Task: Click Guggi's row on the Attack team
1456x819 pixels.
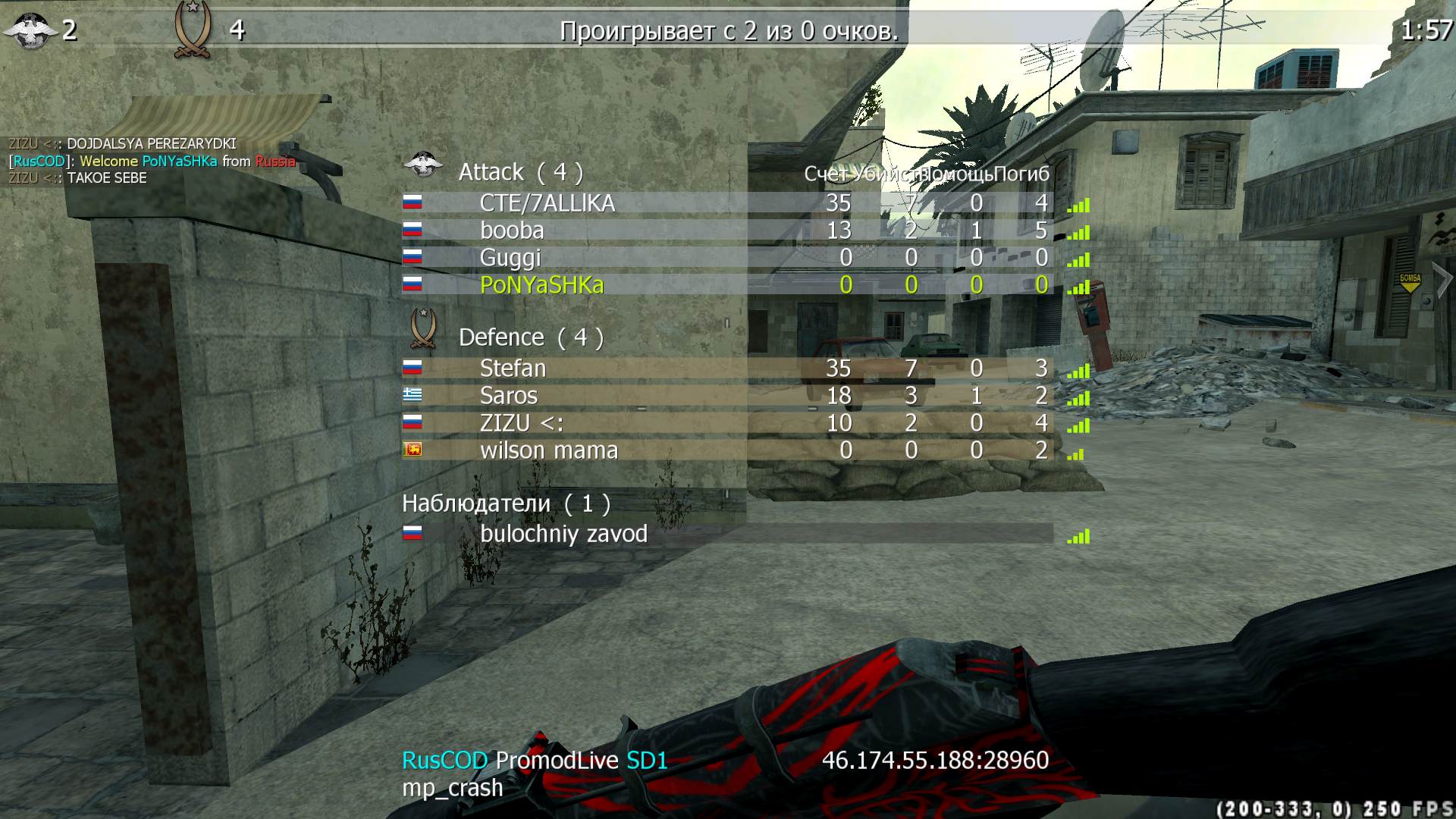Action: (510, 258)
